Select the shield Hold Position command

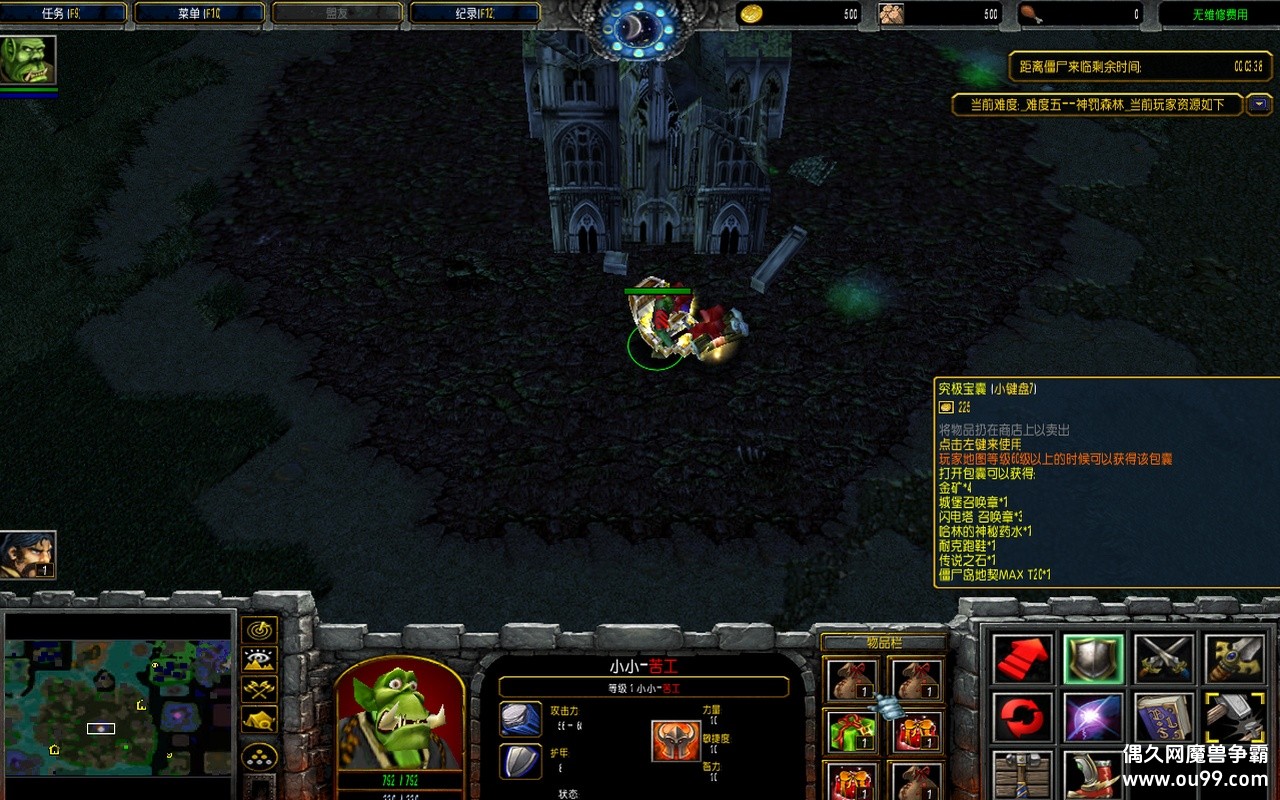coord(1093,658)
